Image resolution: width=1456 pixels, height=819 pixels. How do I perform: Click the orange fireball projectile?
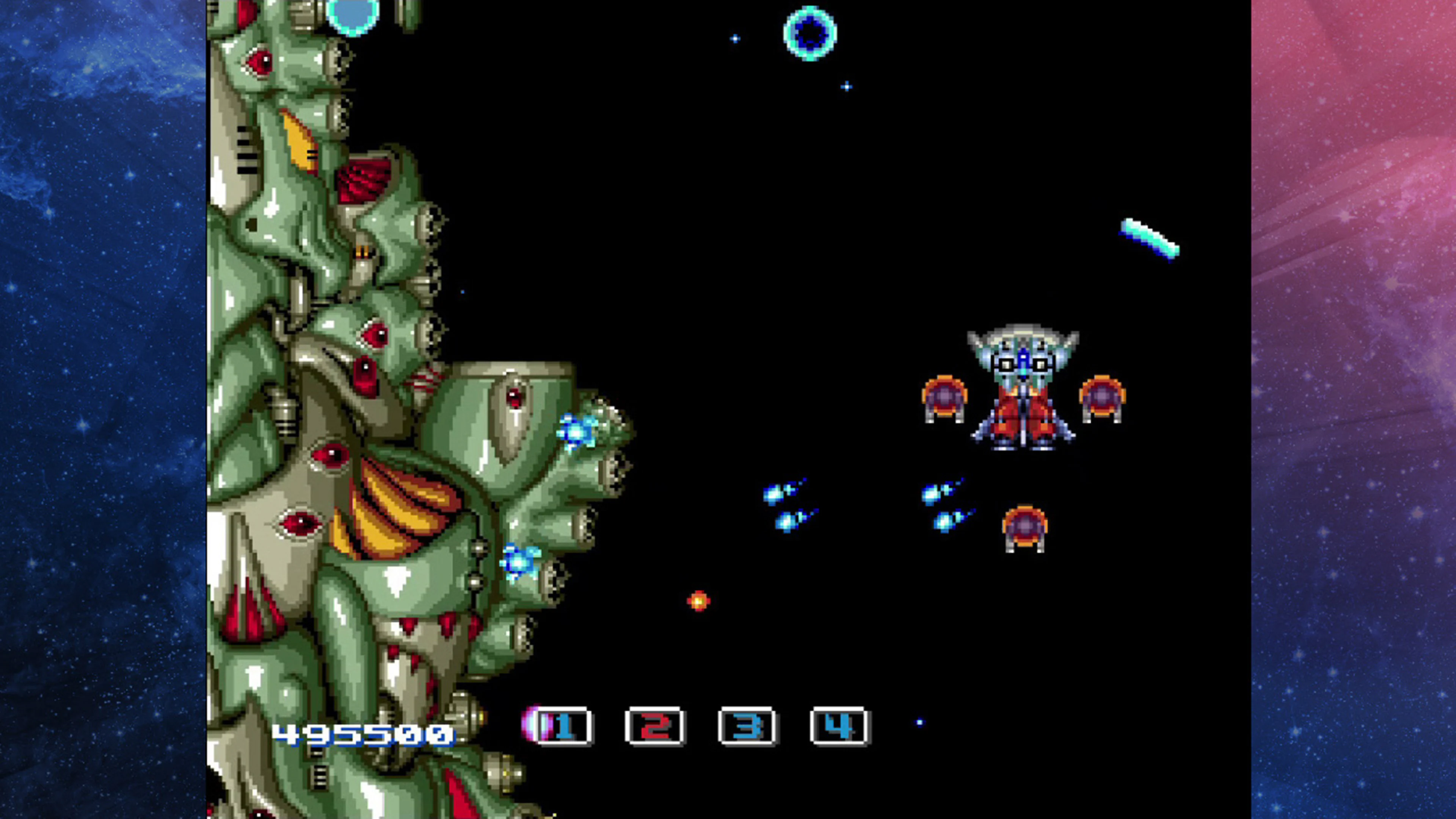(698, 601)
